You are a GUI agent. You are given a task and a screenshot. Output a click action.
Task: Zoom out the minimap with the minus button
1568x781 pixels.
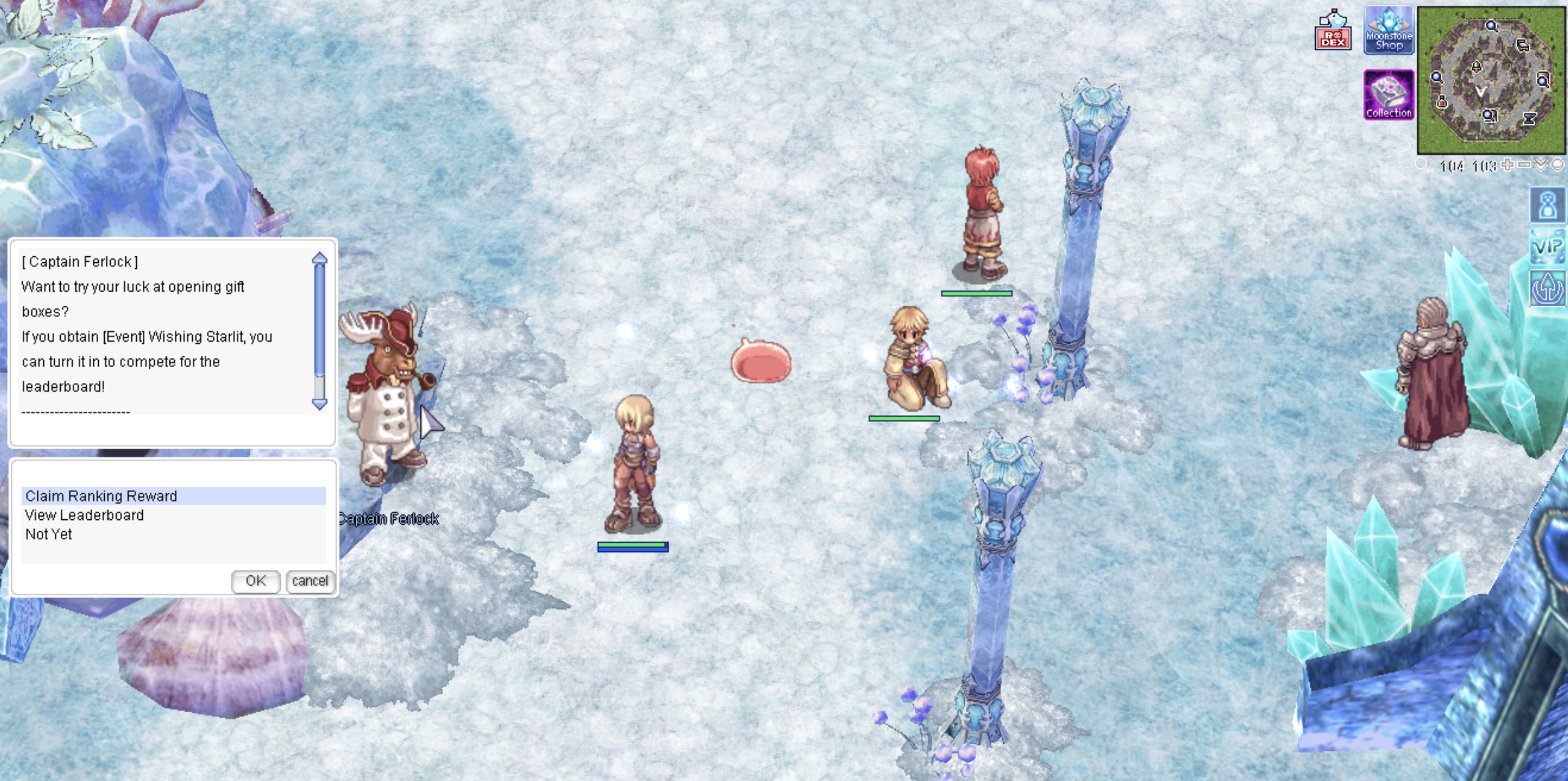pos(1524,164)
